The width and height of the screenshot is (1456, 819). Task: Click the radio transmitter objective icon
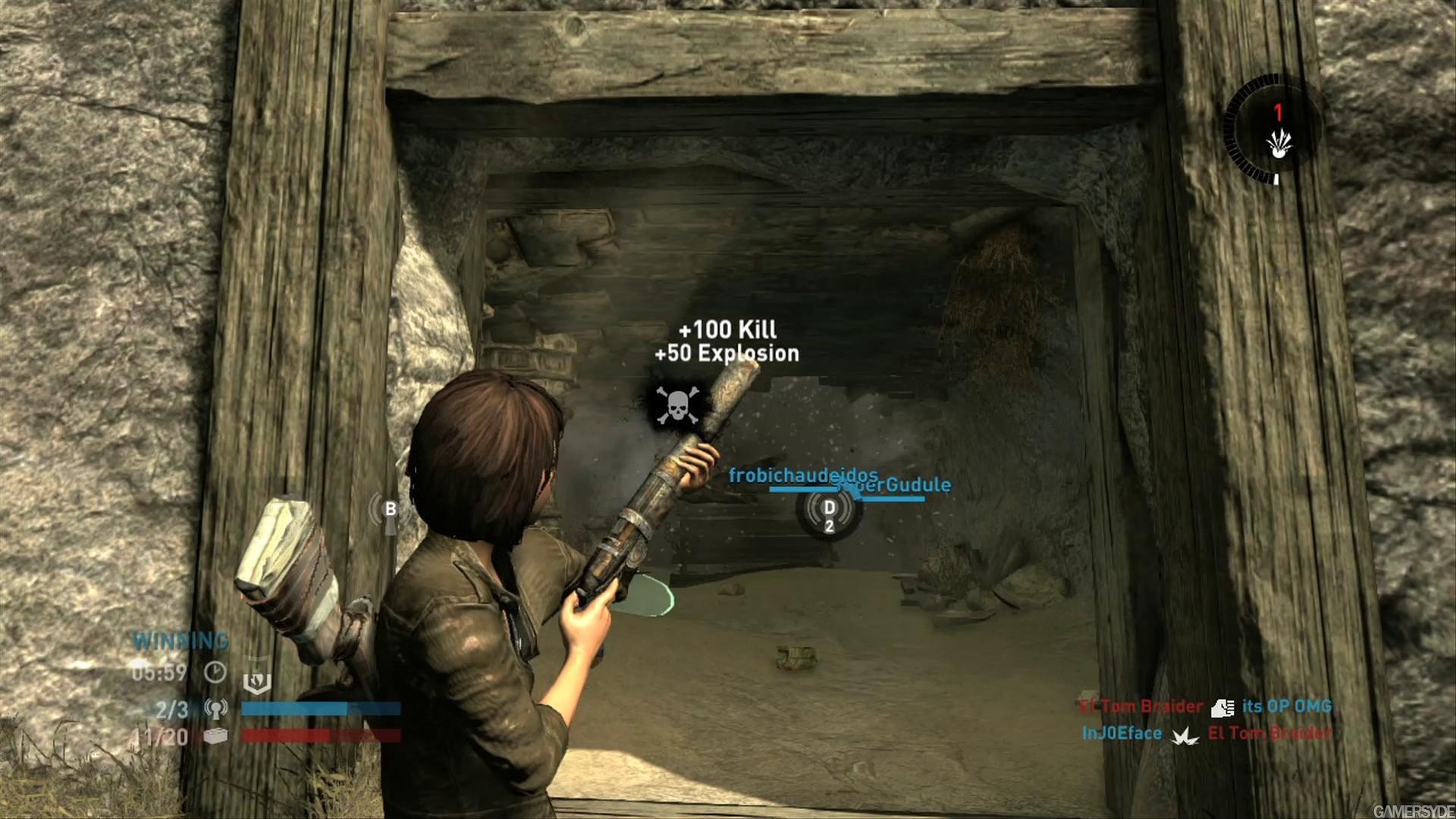(215, 709)
